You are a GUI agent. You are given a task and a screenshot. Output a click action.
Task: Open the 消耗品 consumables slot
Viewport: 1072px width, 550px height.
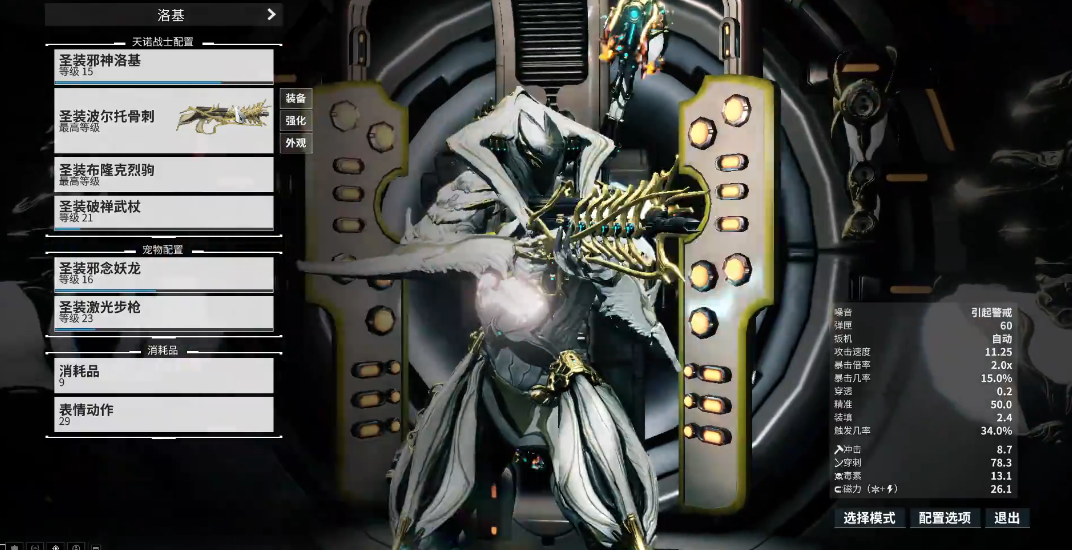(164, 375)
